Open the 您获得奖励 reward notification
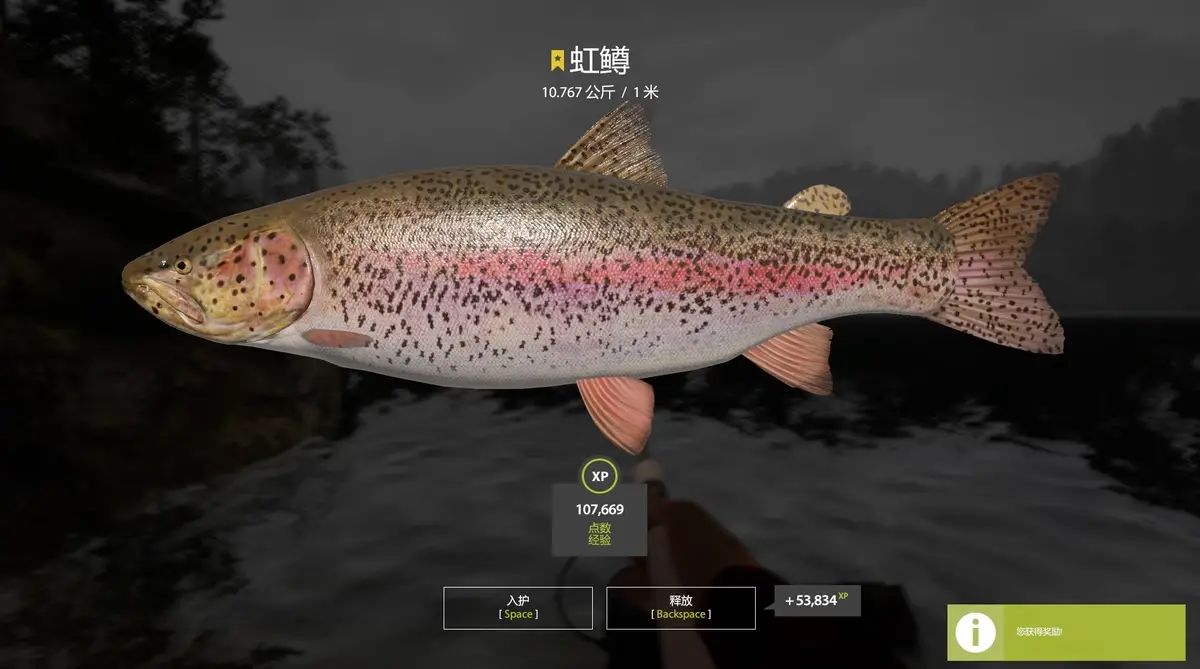1200x669 pixels. pos(1072,632)
